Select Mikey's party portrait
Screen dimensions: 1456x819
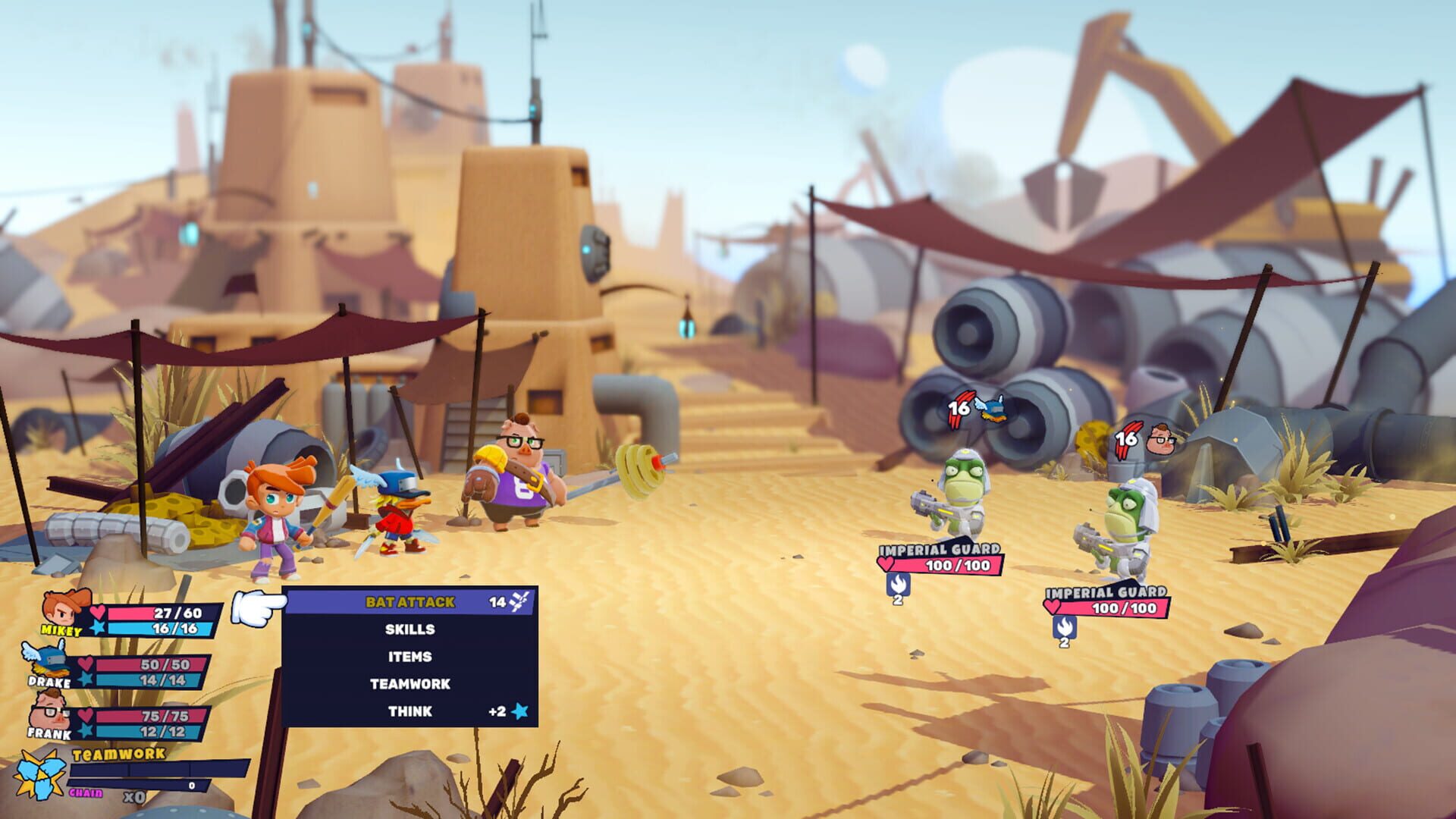64,610
